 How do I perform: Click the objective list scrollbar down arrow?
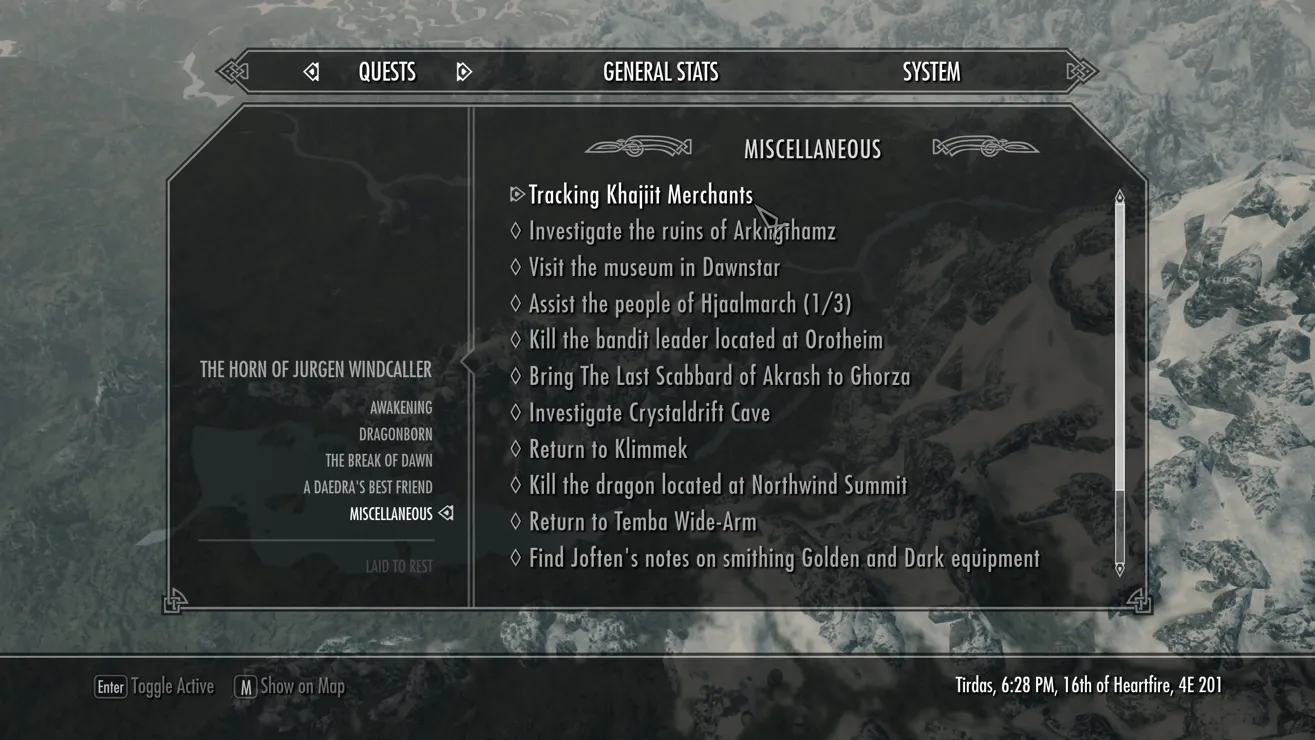click(x=1120, y=569)
